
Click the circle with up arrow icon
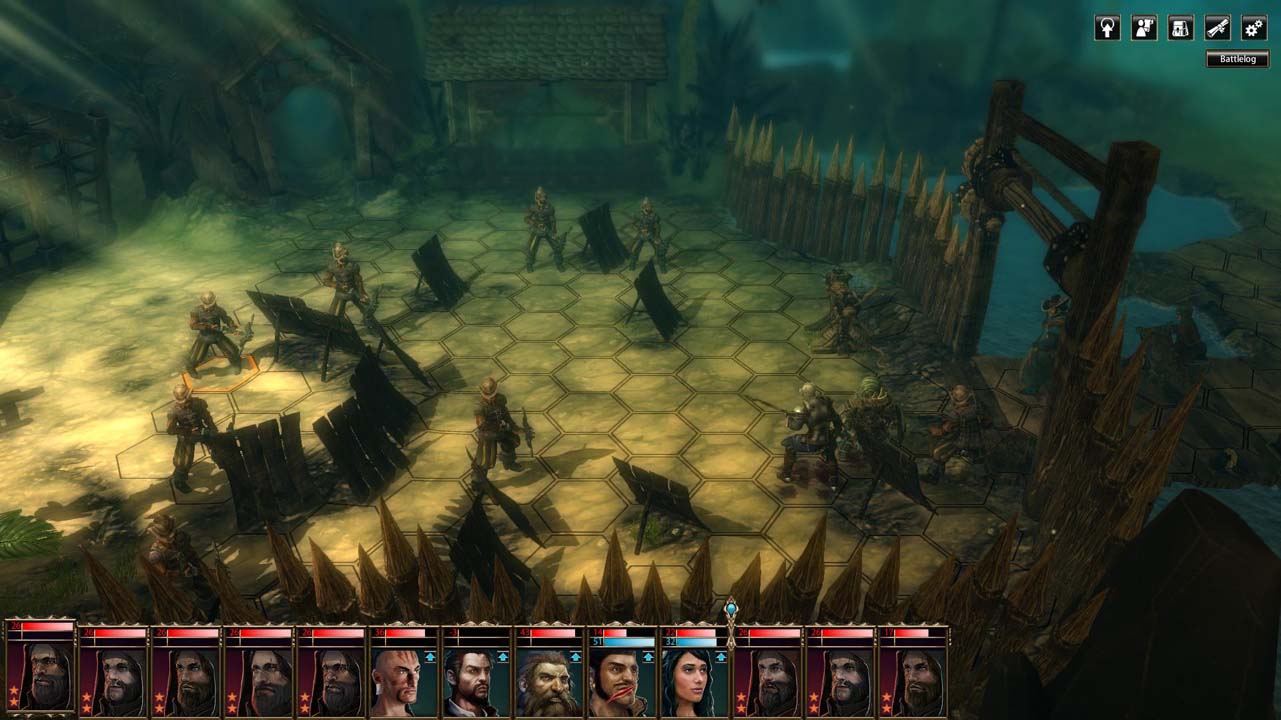coord(1107,28)
